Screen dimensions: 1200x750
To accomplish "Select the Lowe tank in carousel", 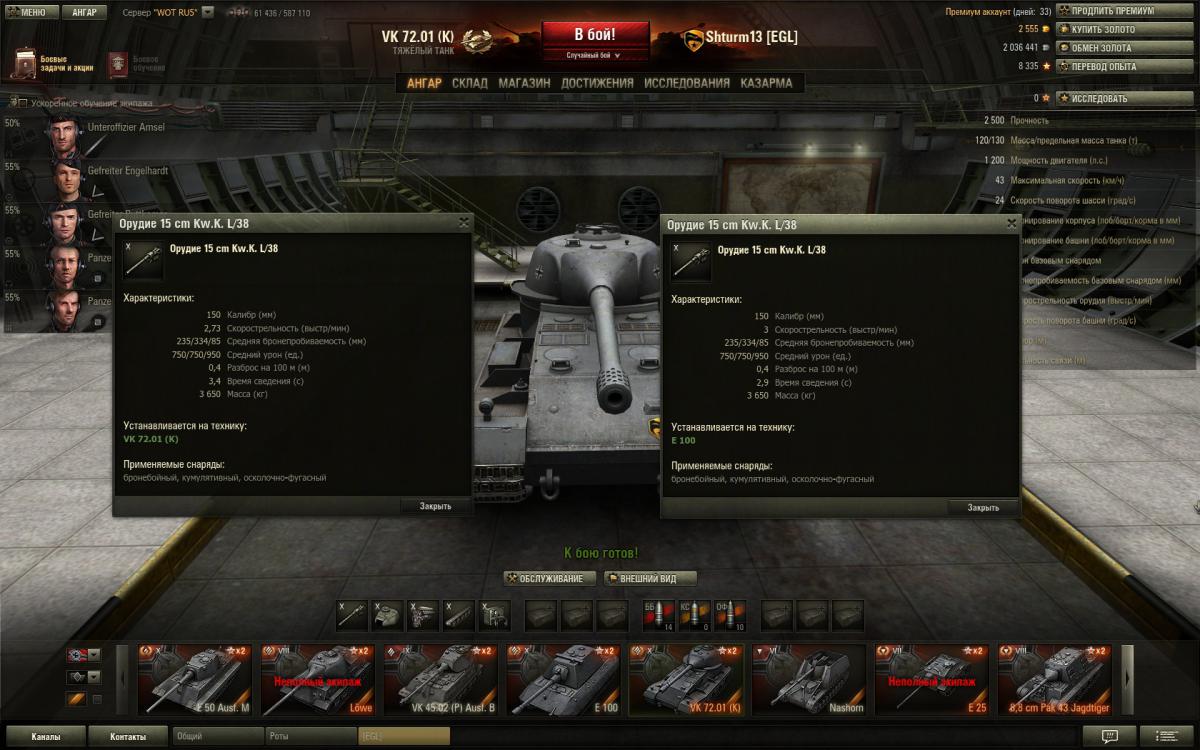I will [x=317, y=680].
